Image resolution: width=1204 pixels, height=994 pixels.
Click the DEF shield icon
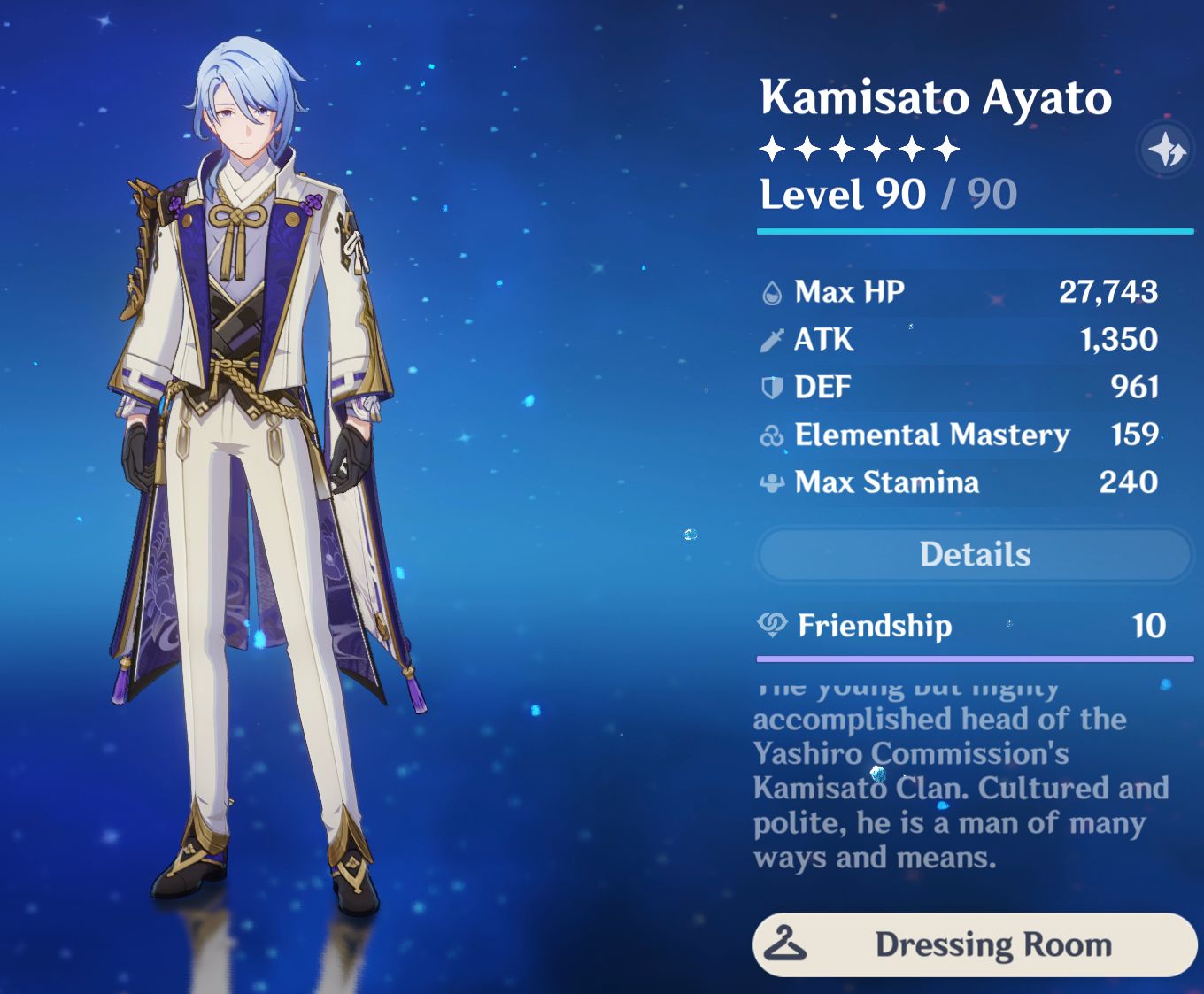[x=771, y=387]
